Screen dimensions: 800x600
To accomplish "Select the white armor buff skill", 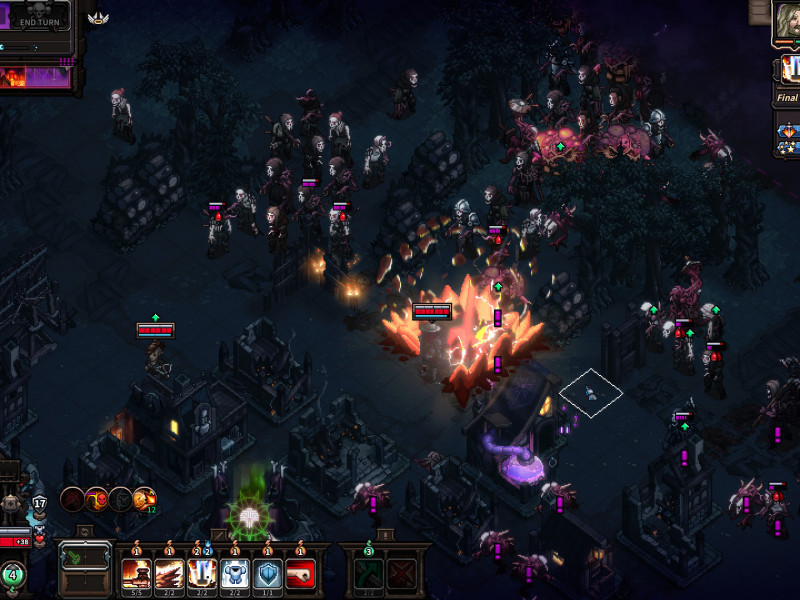I will pos(235,574).
